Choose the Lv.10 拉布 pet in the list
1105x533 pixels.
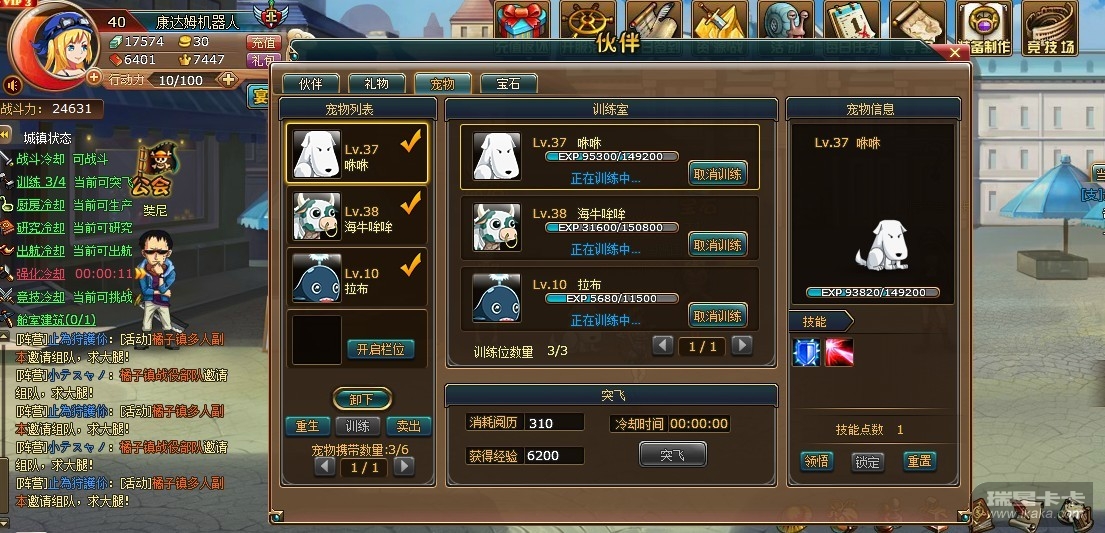[x=356, y=278]
